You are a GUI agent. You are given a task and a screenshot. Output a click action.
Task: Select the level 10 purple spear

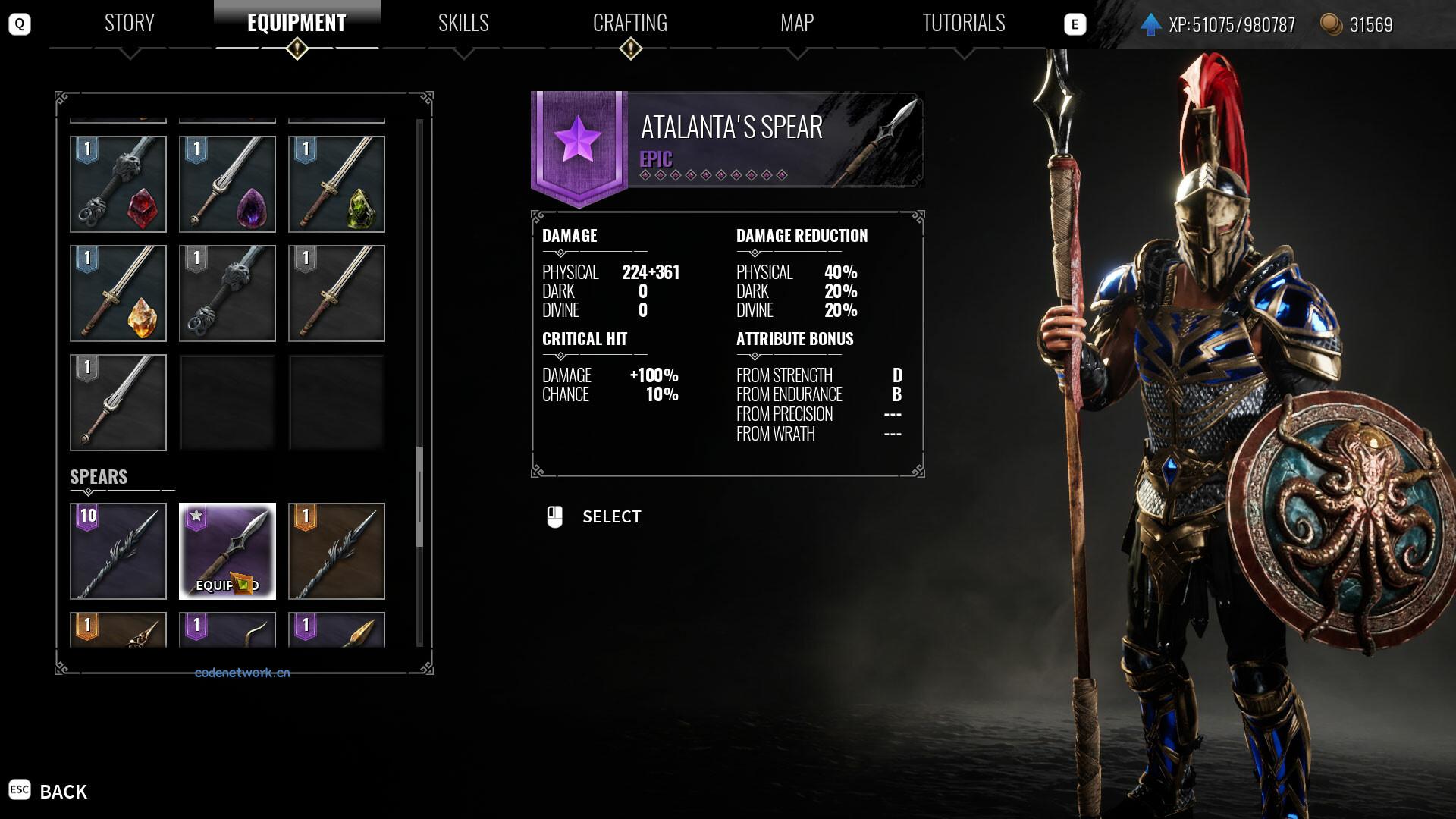pyautogui.click(x=118, y=551)
